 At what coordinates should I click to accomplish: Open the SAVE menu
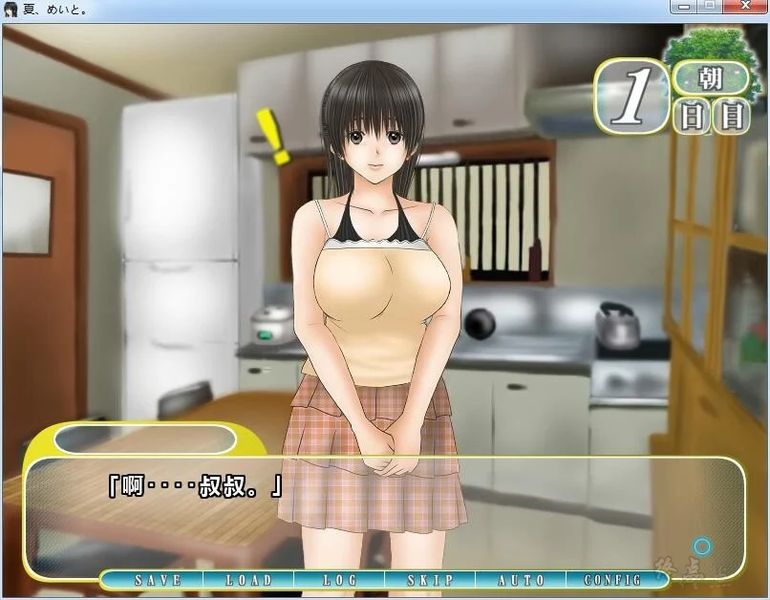[x=157, y=580]
